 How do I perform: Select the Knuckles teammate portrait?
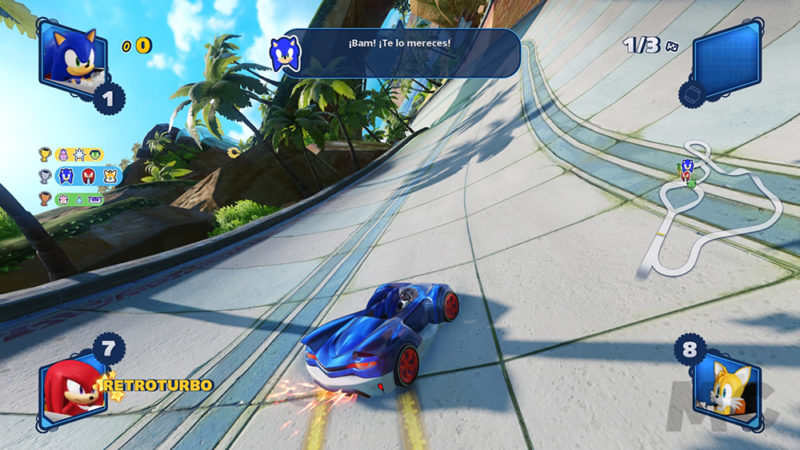(70, 387)
